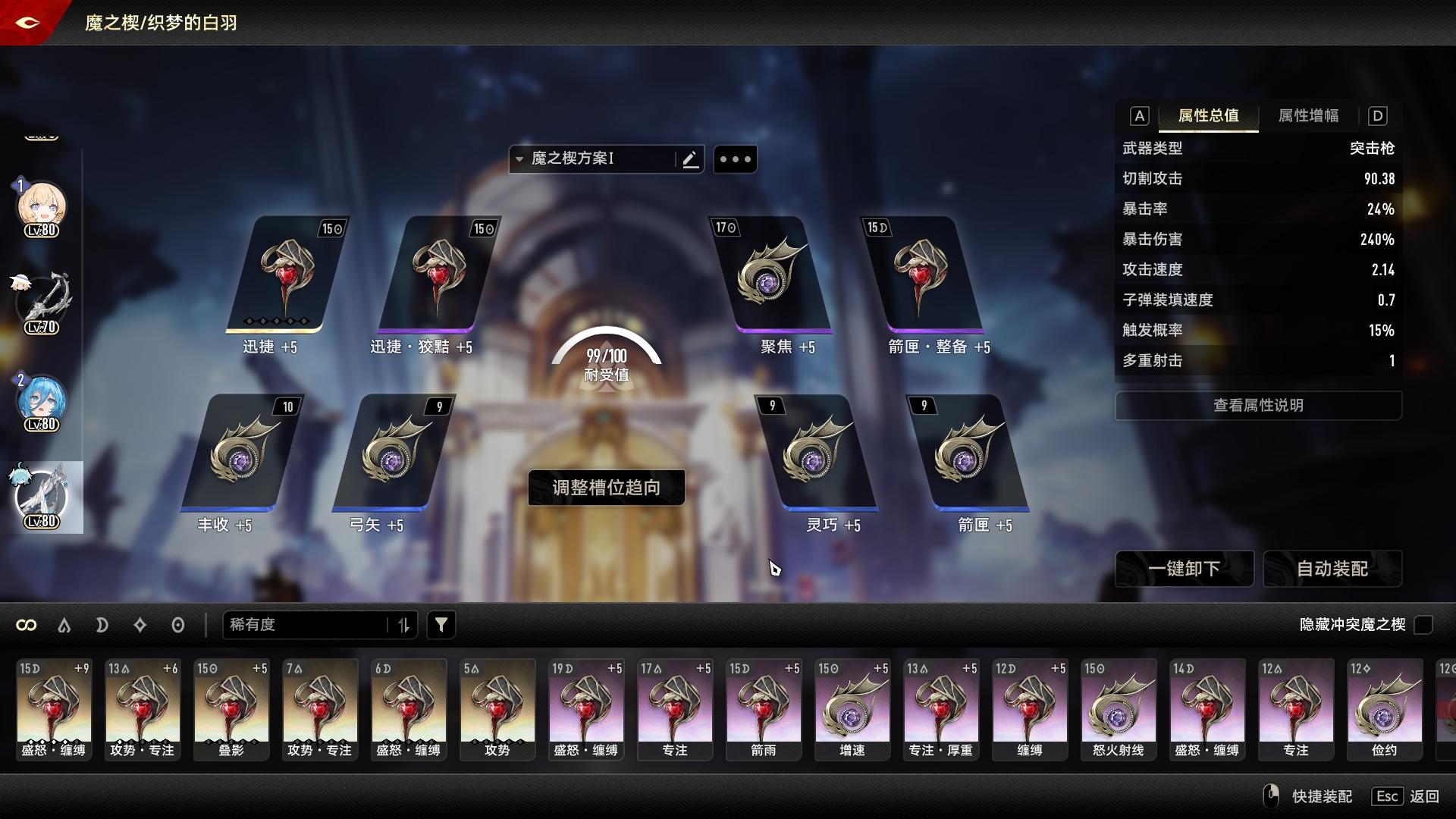Activate 自动装配 auto-equip
Screen dimensions: 1456x819
click(1332, 569)
